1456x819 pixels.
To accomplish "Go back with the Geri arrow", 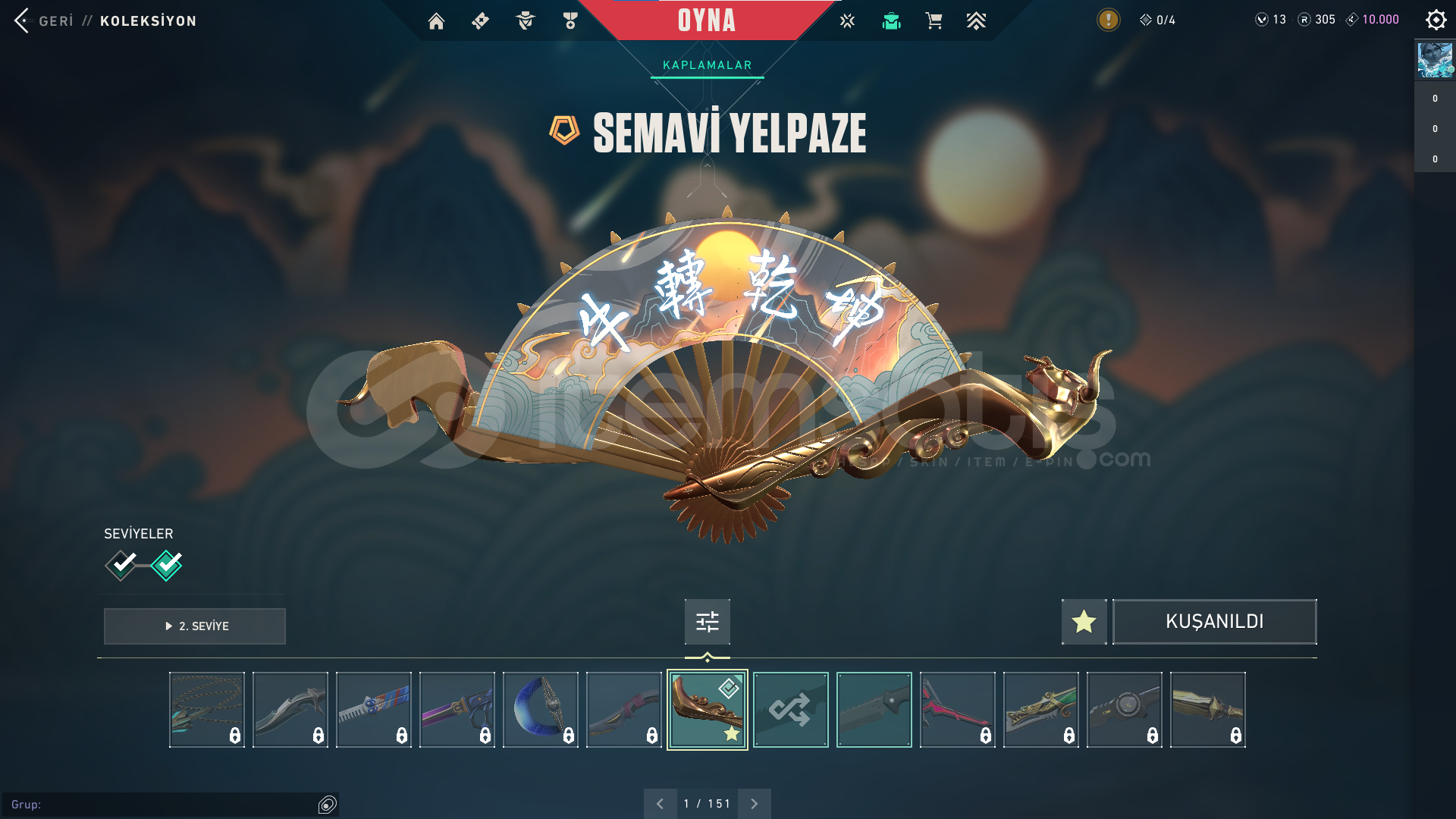I will (22, 20).
